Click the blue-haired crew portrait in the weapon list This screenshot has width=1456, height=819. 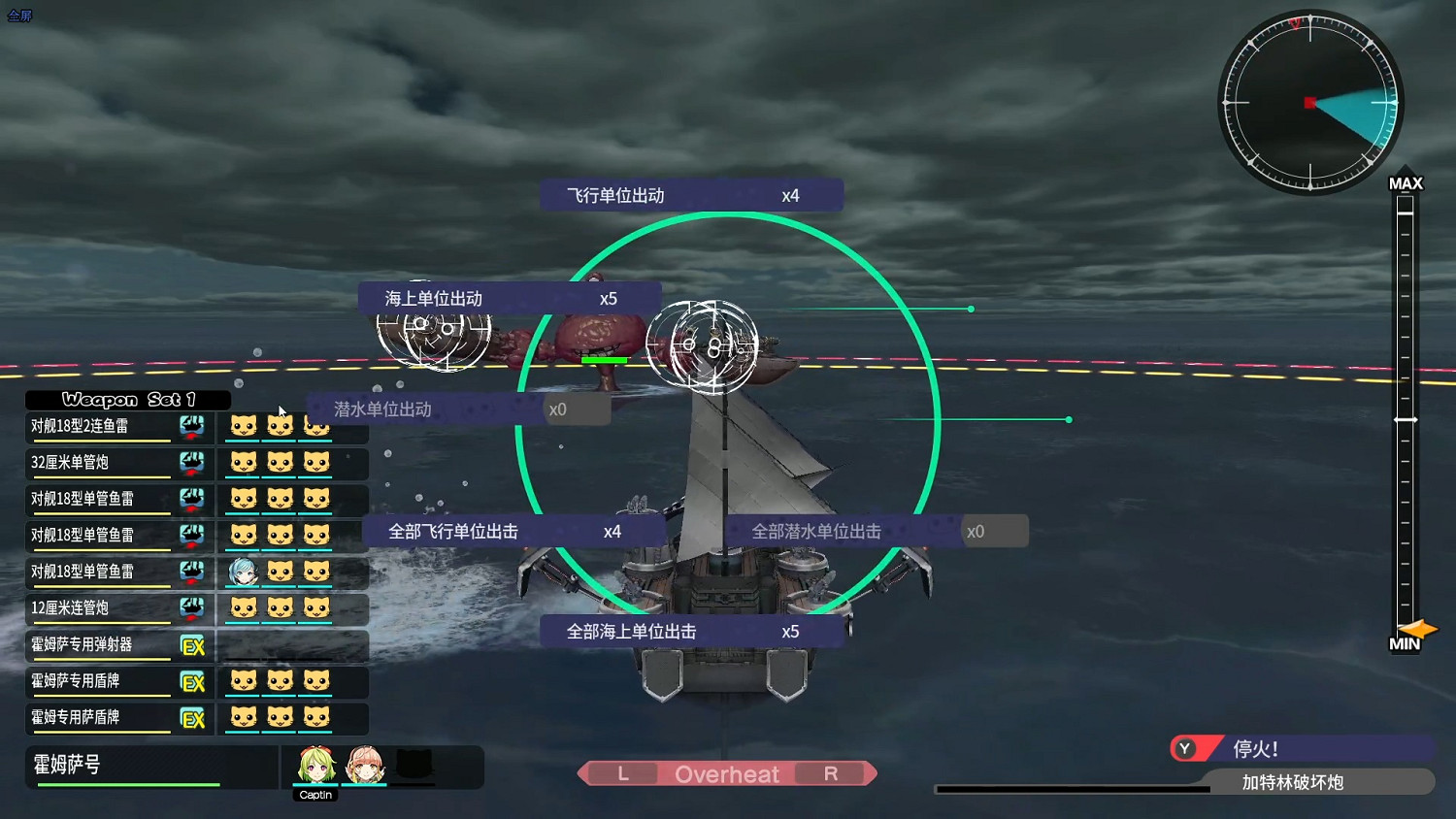pyautogui.click(x=244, y=572)
